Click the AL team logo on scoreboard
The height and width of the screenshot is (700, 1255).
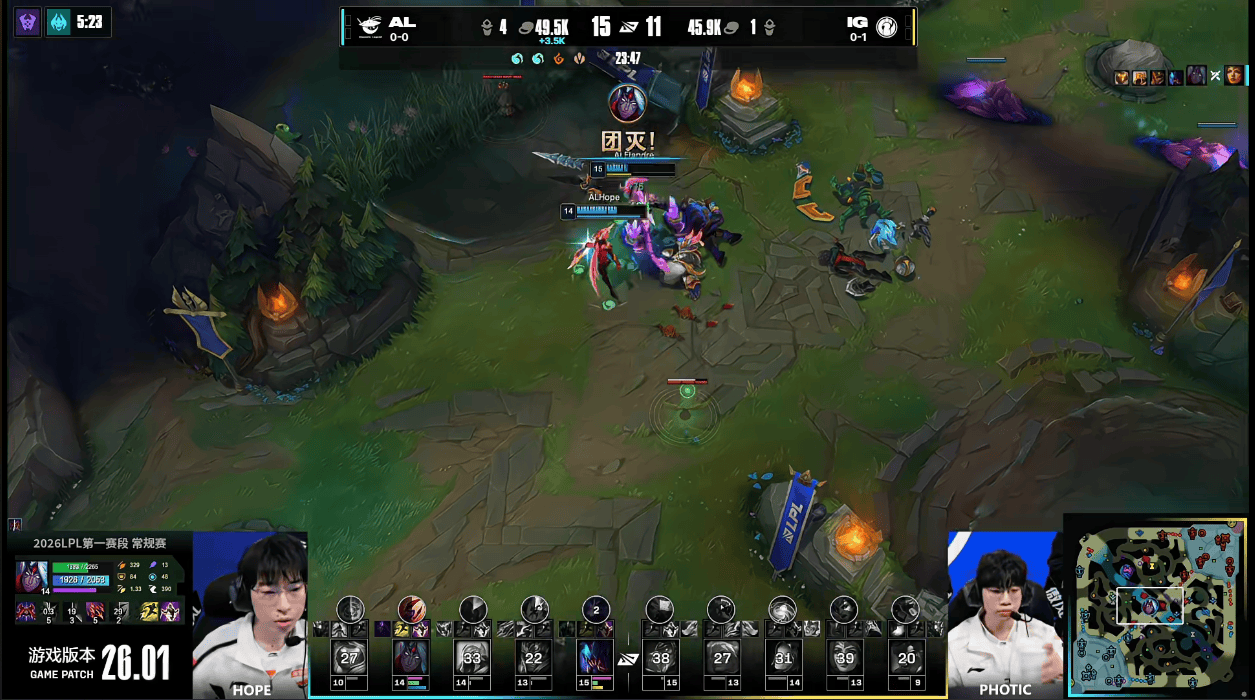tap(368, 26)
